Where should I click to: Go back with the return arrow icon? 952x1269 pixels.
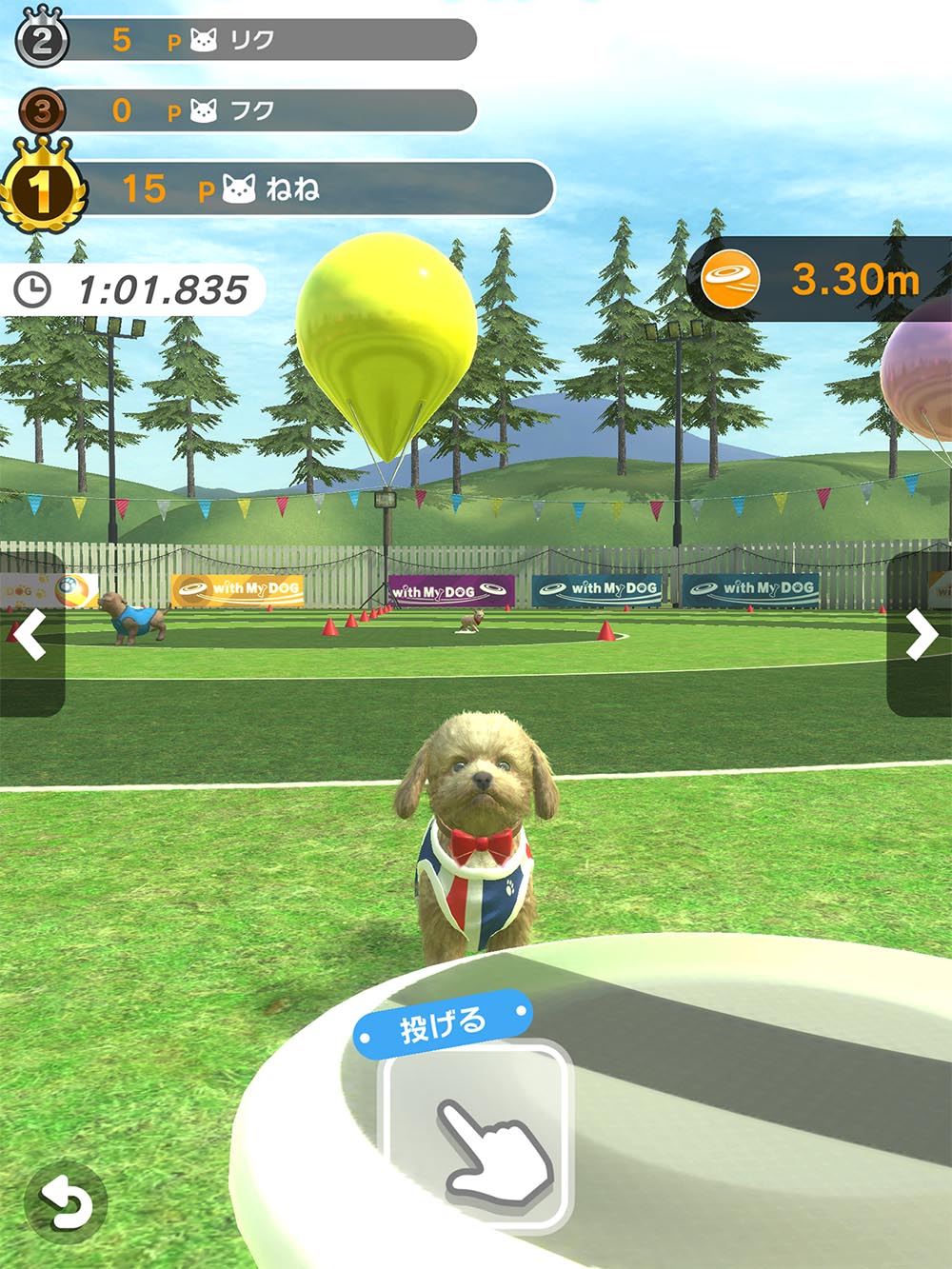pos(65,1203)
